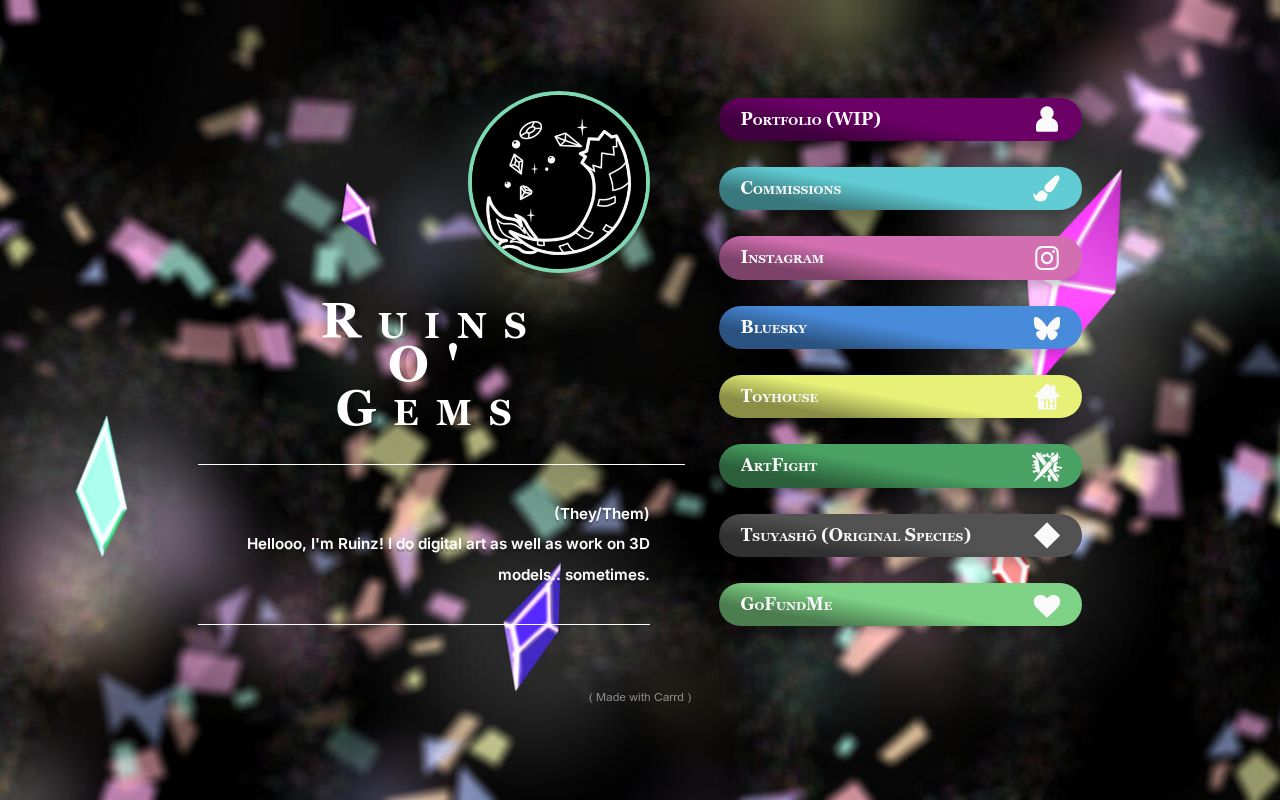Click the (They/Them) pronoun text
This screenshot has width=1280, height=800.
tap(601, 513)
